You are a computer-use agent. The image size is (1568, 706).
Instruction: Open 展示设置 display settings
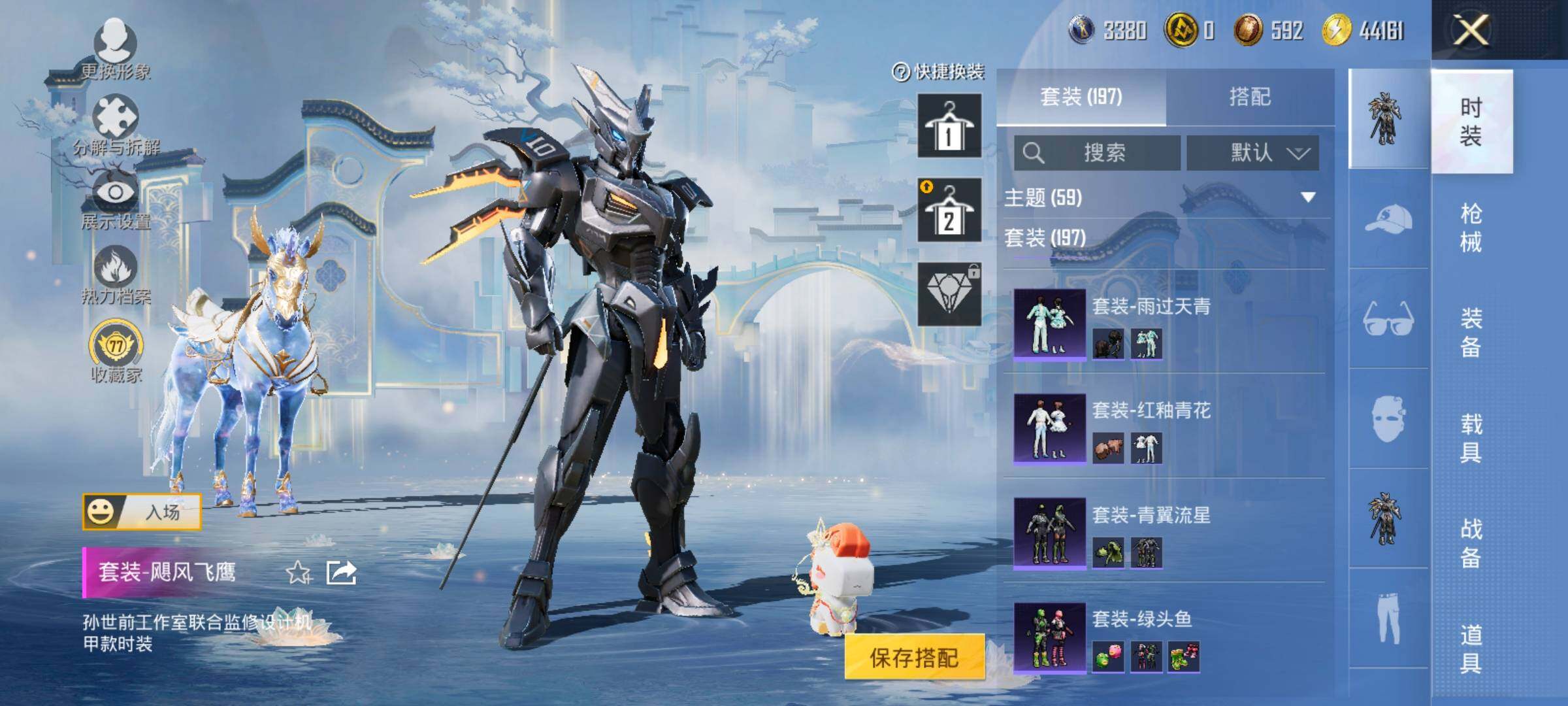coord(116,199)
